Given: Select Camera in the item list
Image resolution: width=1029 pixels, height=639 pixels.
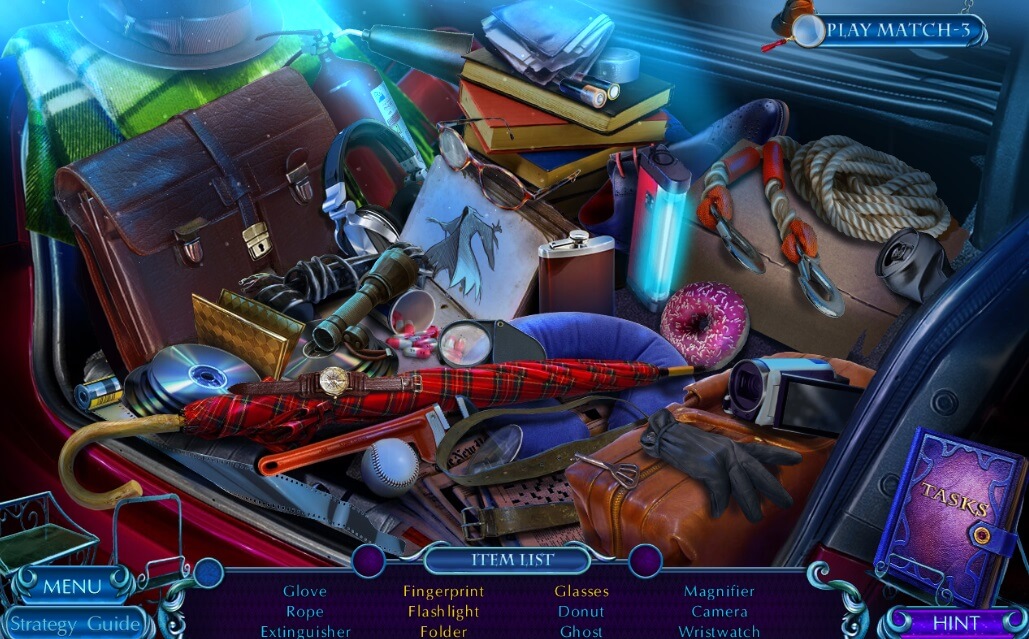Looking at the screenshot, I should click(x=719, y=611).
